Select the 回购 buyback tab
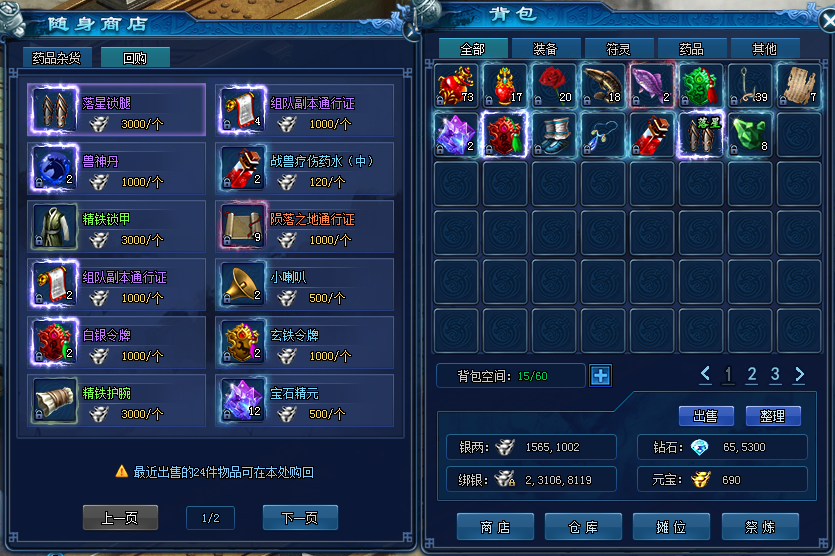The image size is (835, 556). (x=135, y=58)
